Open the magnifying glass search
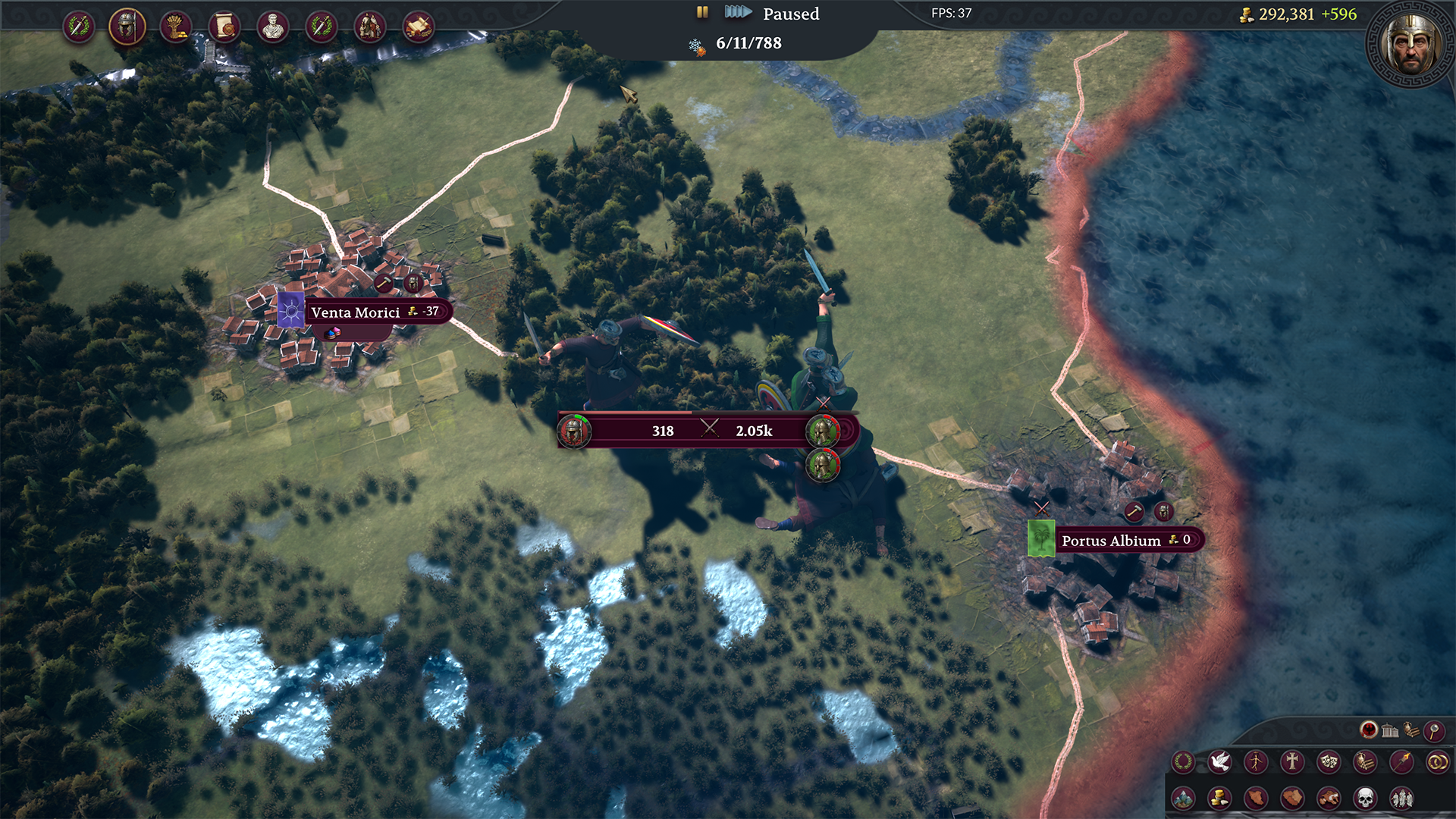Image resolution: width=1456 pixels, height=819 pixels. (x=1433, y=730)
